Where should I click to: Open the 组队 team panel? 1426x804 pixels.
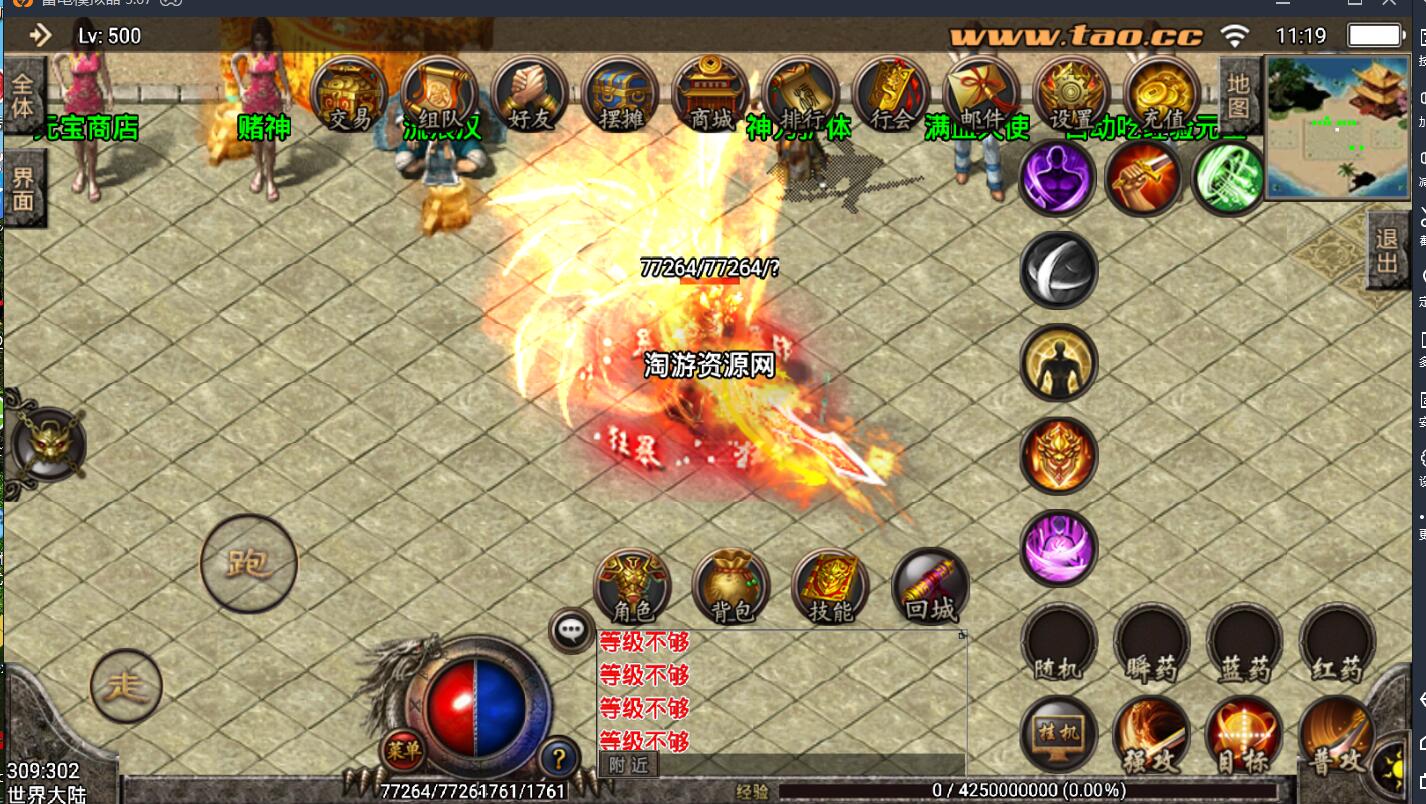click(439, 94)
